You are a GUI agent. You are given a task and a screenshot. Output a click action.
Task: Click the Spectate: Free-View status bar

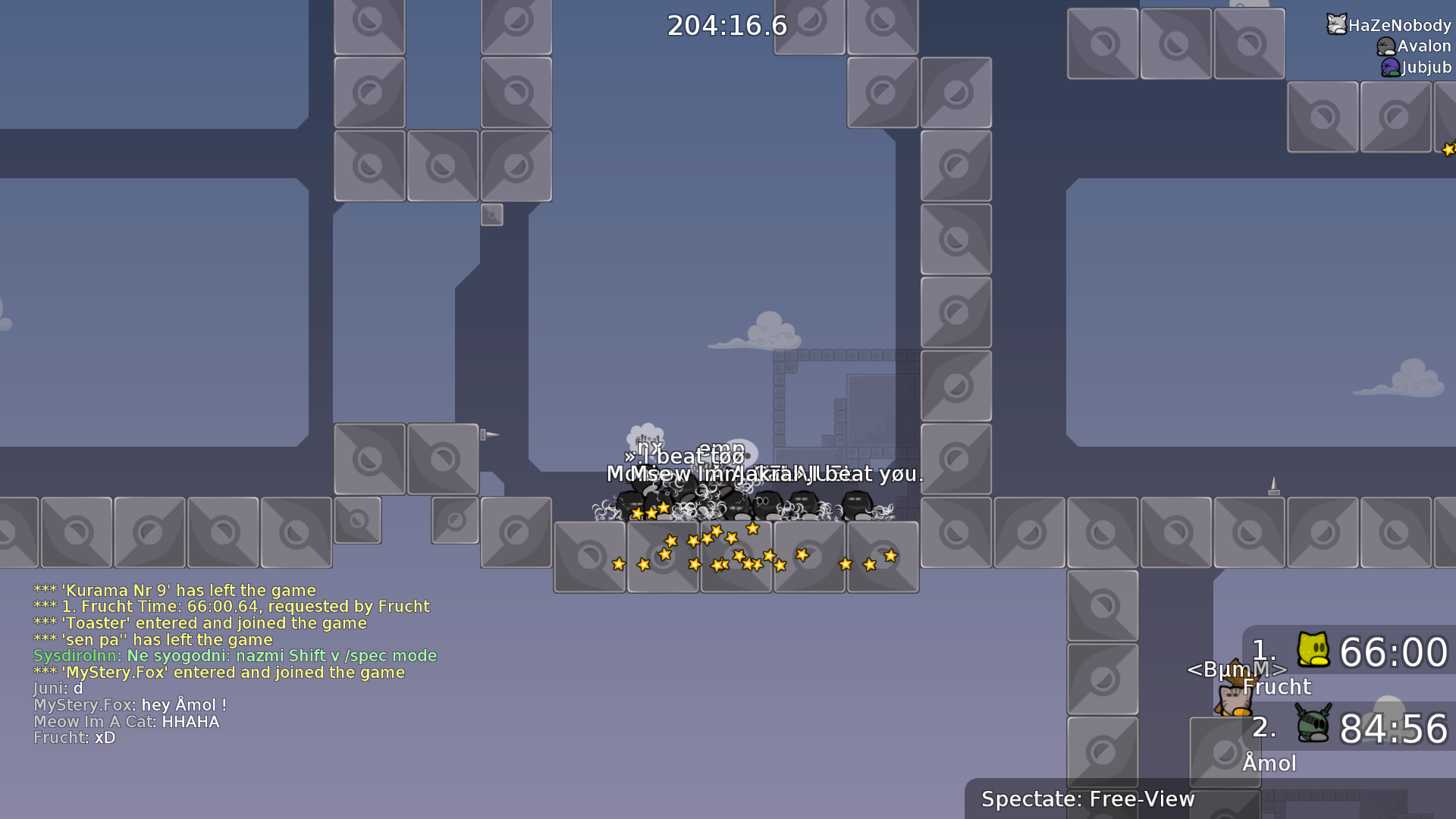pos(1087,799)
